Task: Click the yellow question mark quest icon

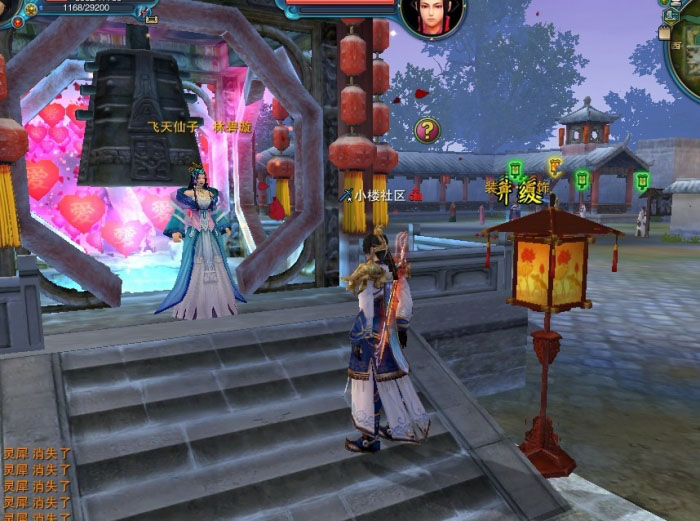Action: [x=427, y=129]
